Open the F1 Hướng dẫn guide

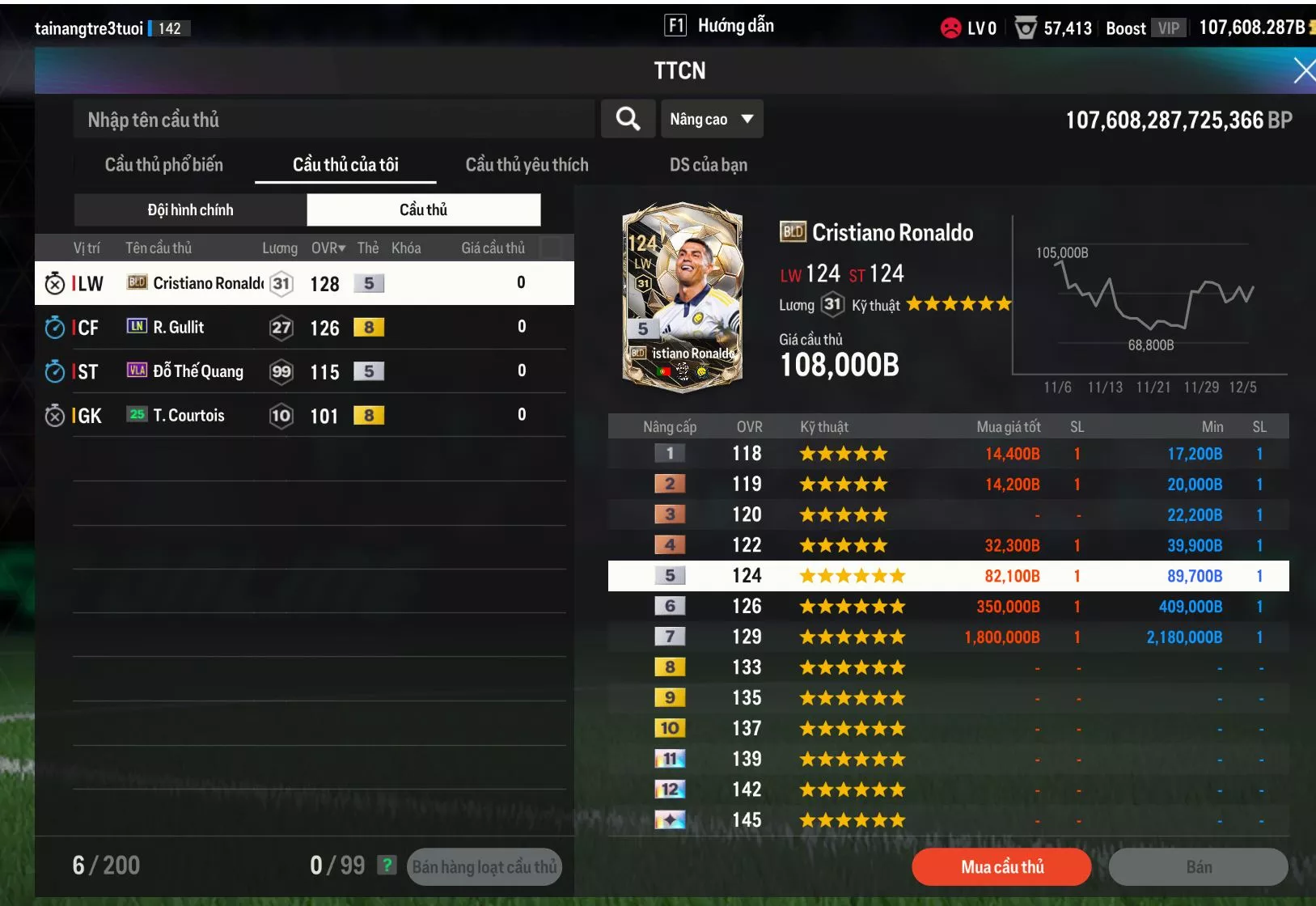[x=719, y=26]
